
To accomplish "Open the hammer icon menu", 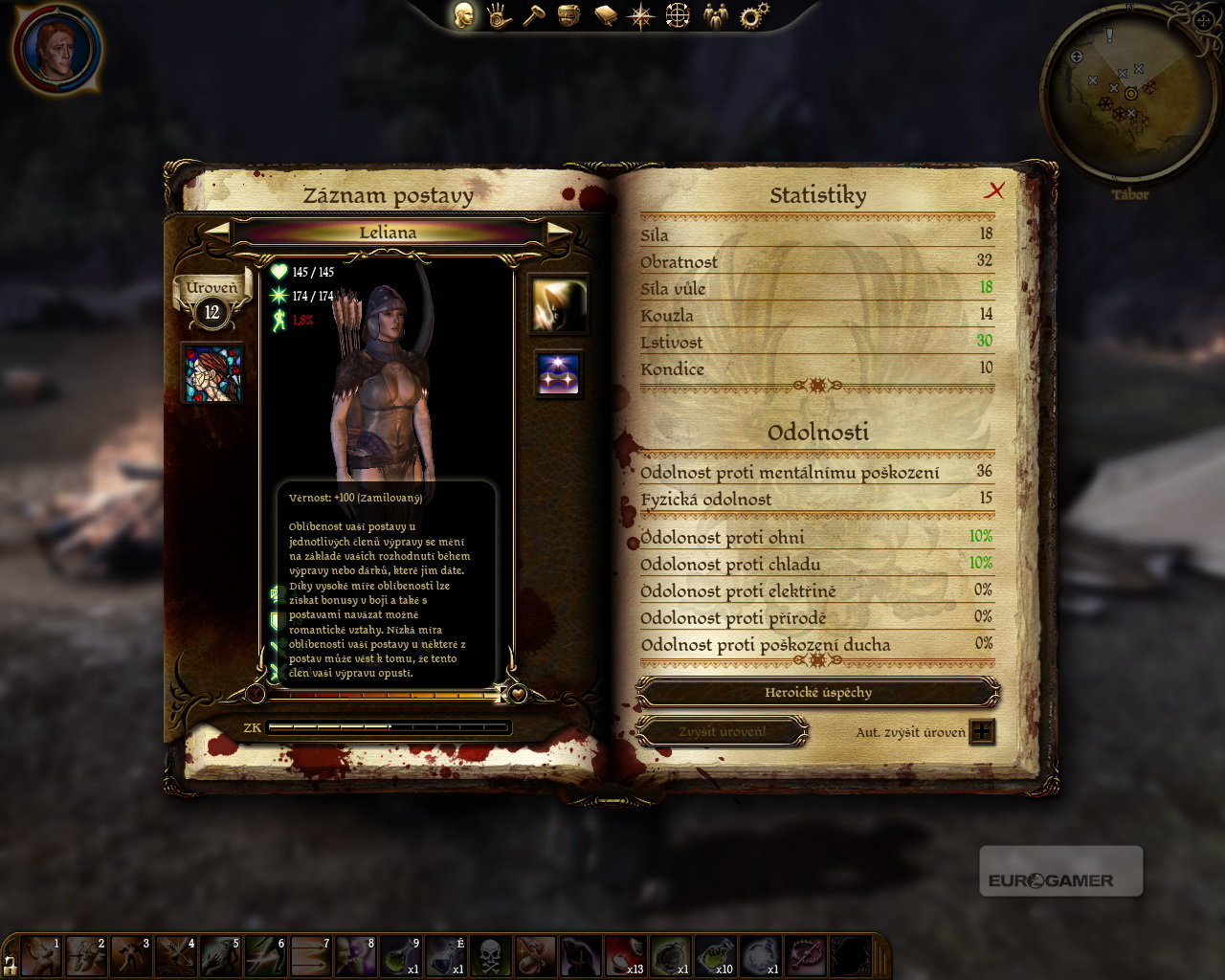I will click(533, 15).
